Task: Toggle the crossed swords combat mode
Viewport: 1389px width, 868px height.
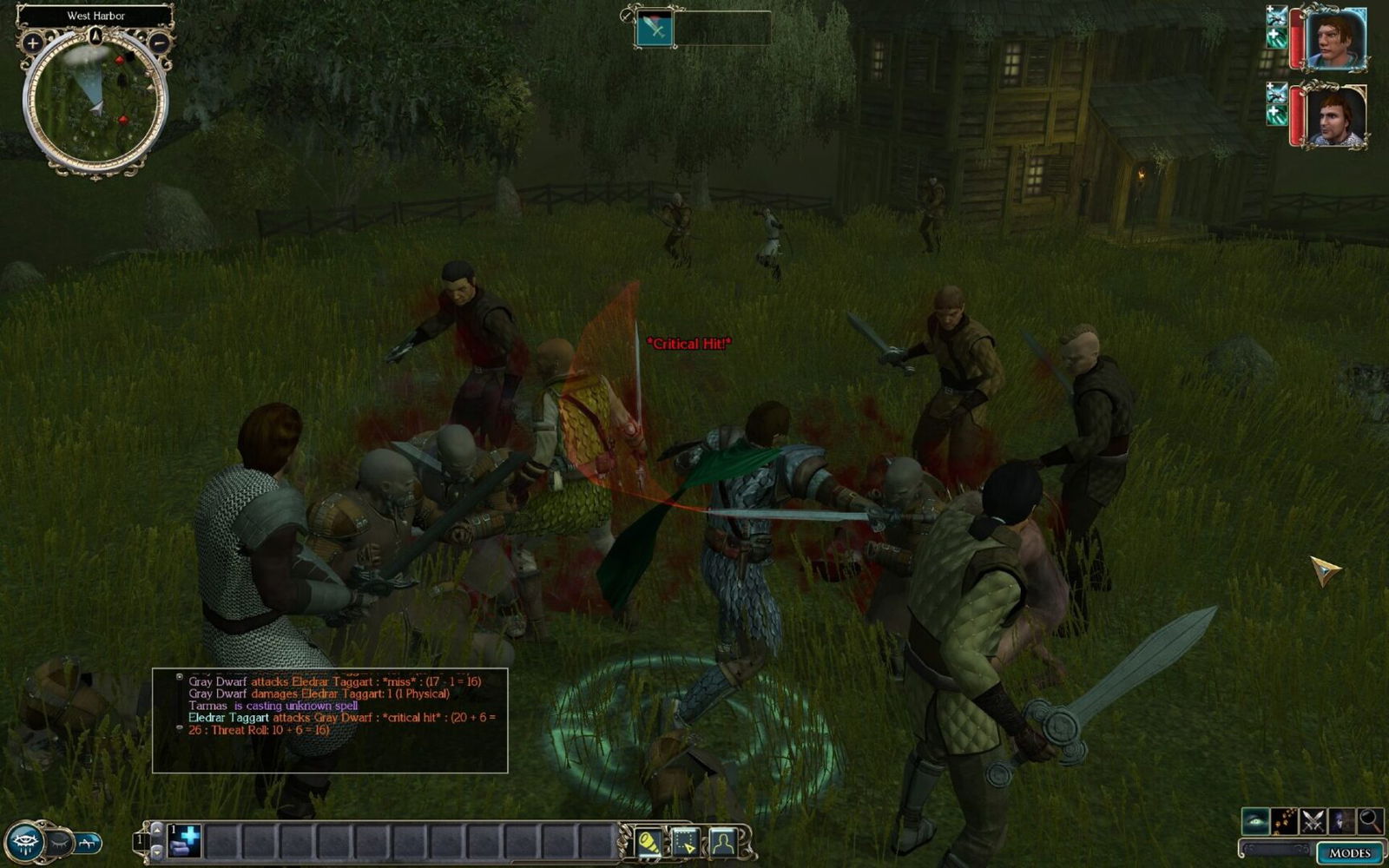Action: tap(1313, 820)
